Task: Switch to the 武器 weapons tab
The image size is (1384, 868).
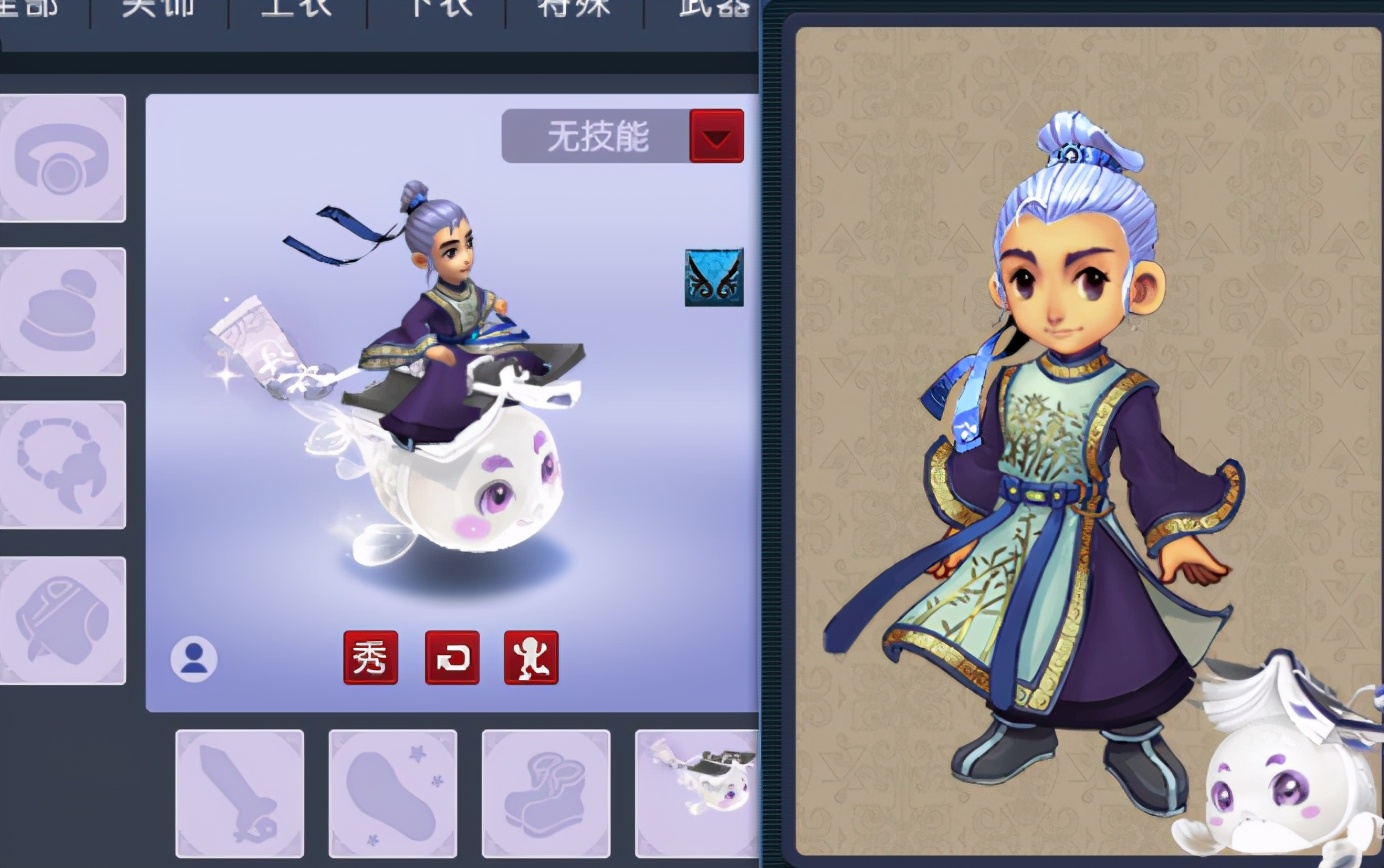Action: point(712,8)
